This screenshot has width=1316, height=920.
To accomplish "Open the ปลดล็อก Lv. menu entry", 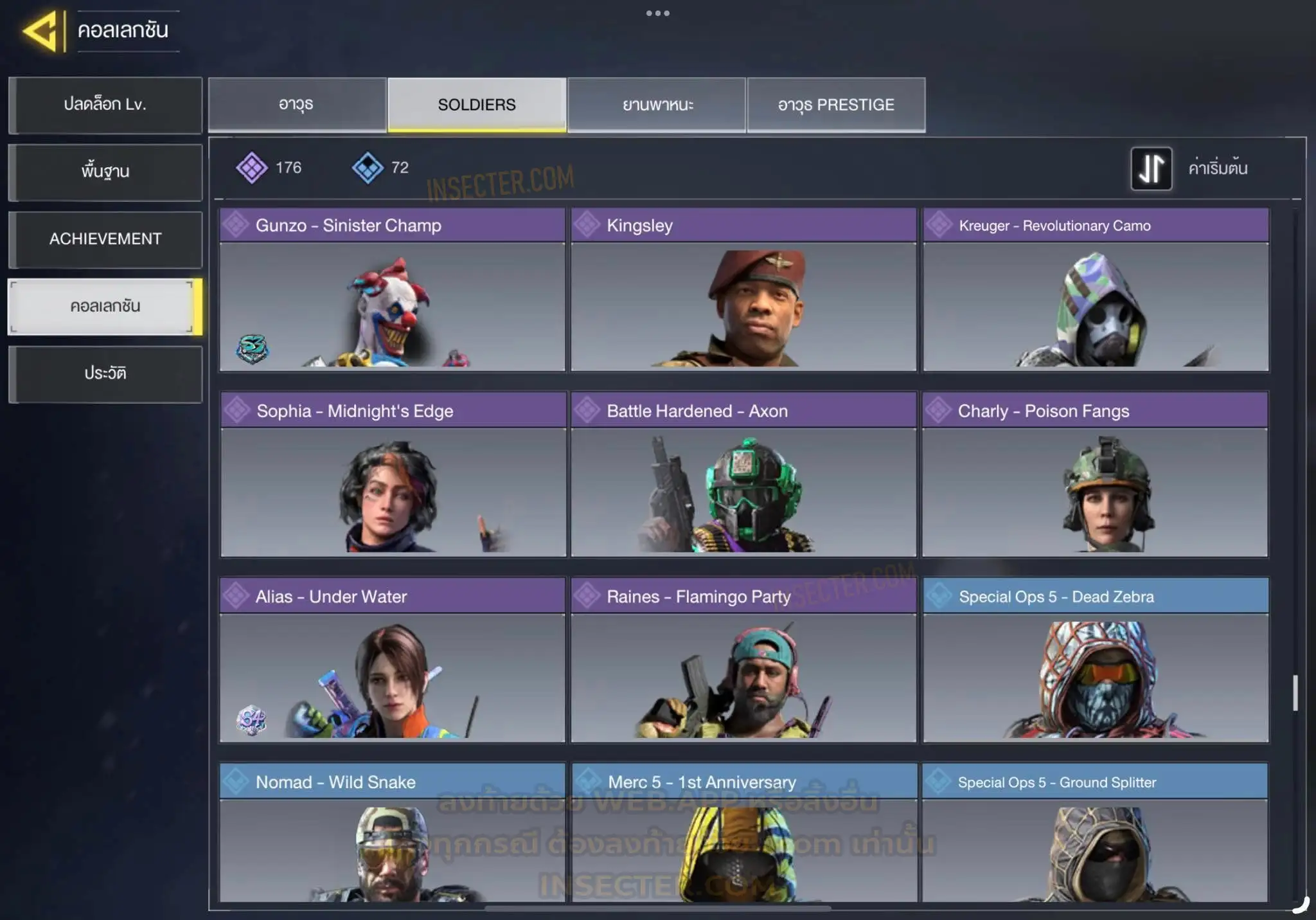I will tap(105, 105).
